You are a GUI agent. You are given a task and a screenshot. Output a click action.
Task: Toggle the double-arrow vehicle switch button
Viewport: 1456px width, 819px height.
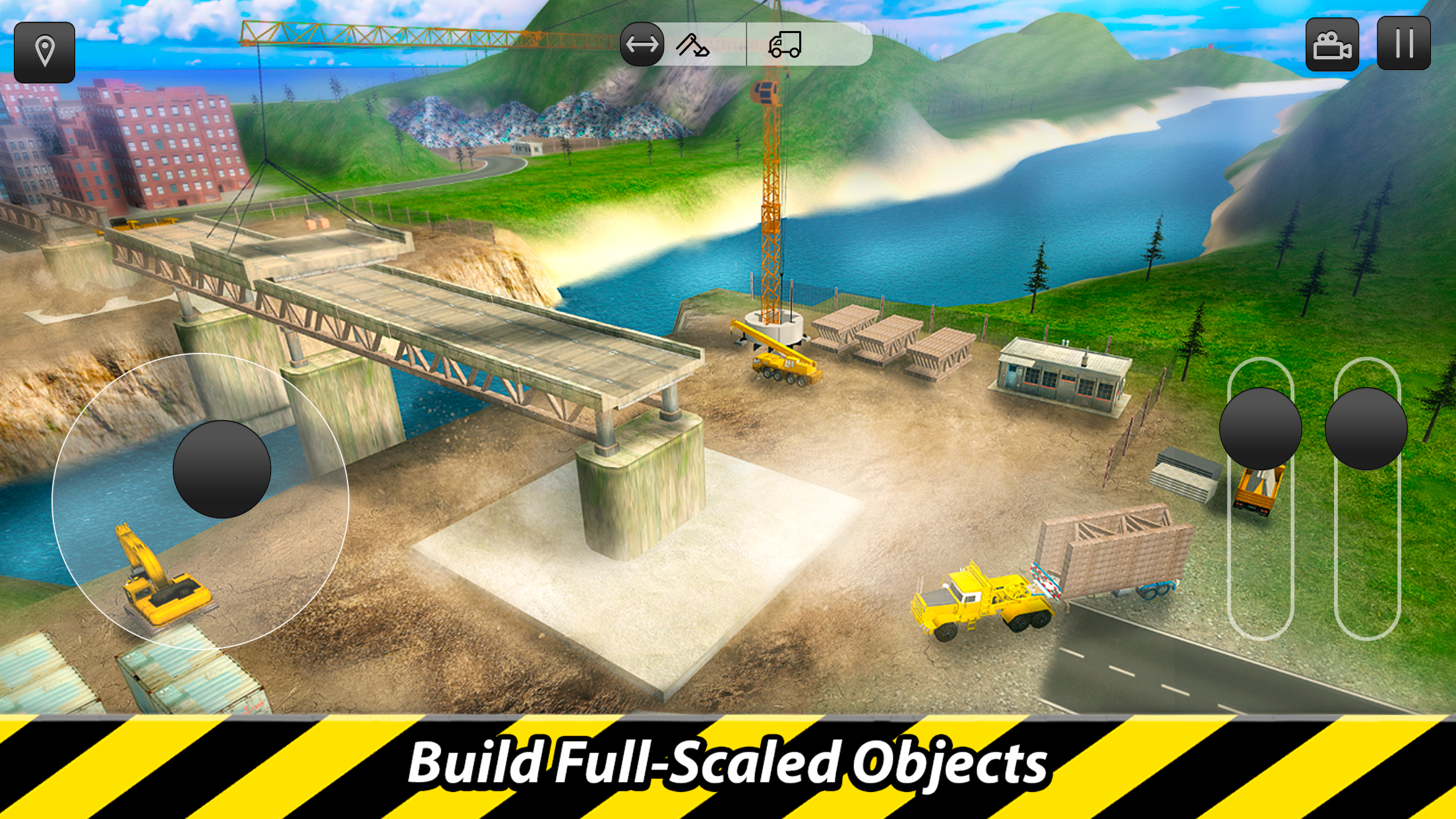(642, 44)
